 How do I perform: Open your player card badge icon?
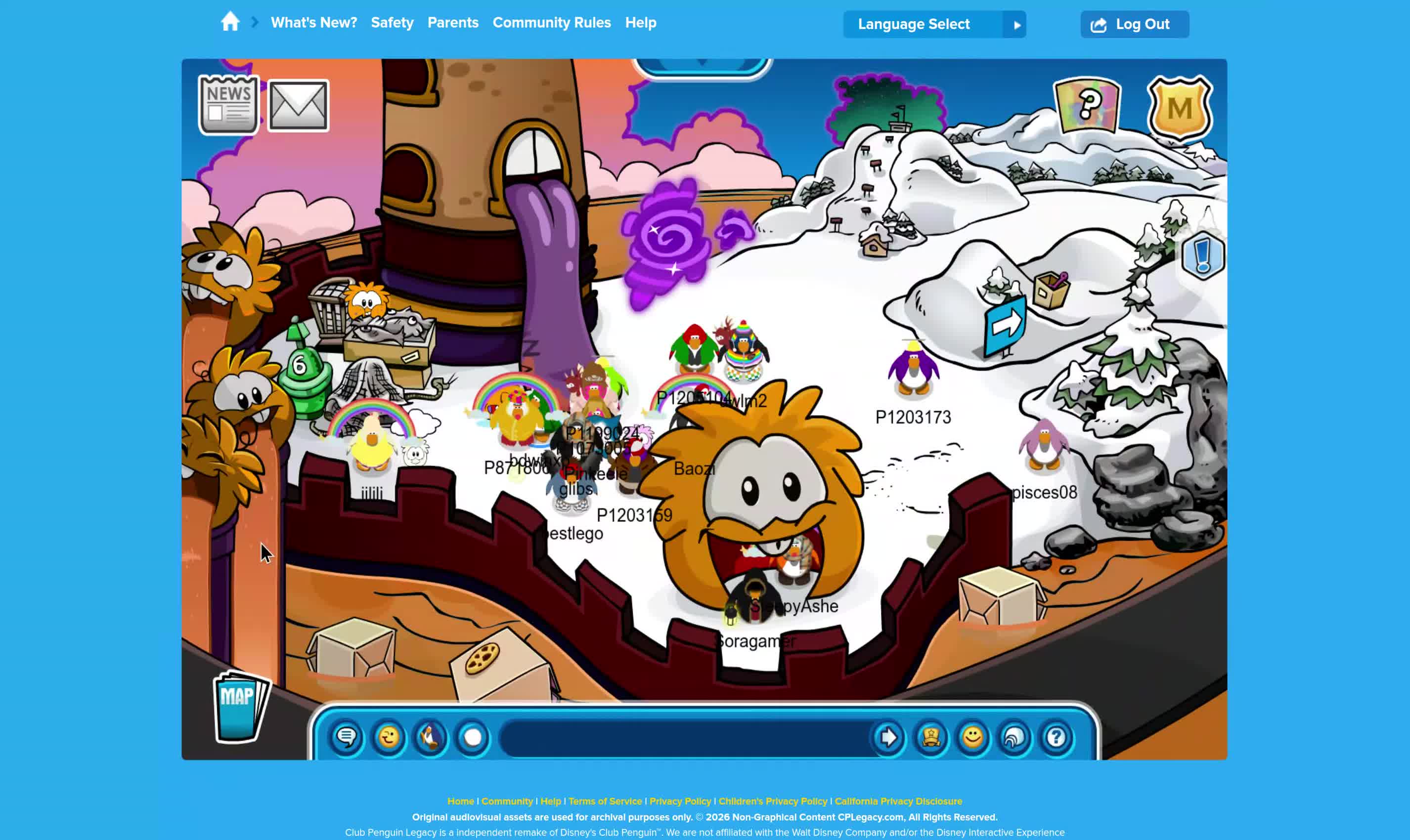pyautogui.click(x=931, y=738)
